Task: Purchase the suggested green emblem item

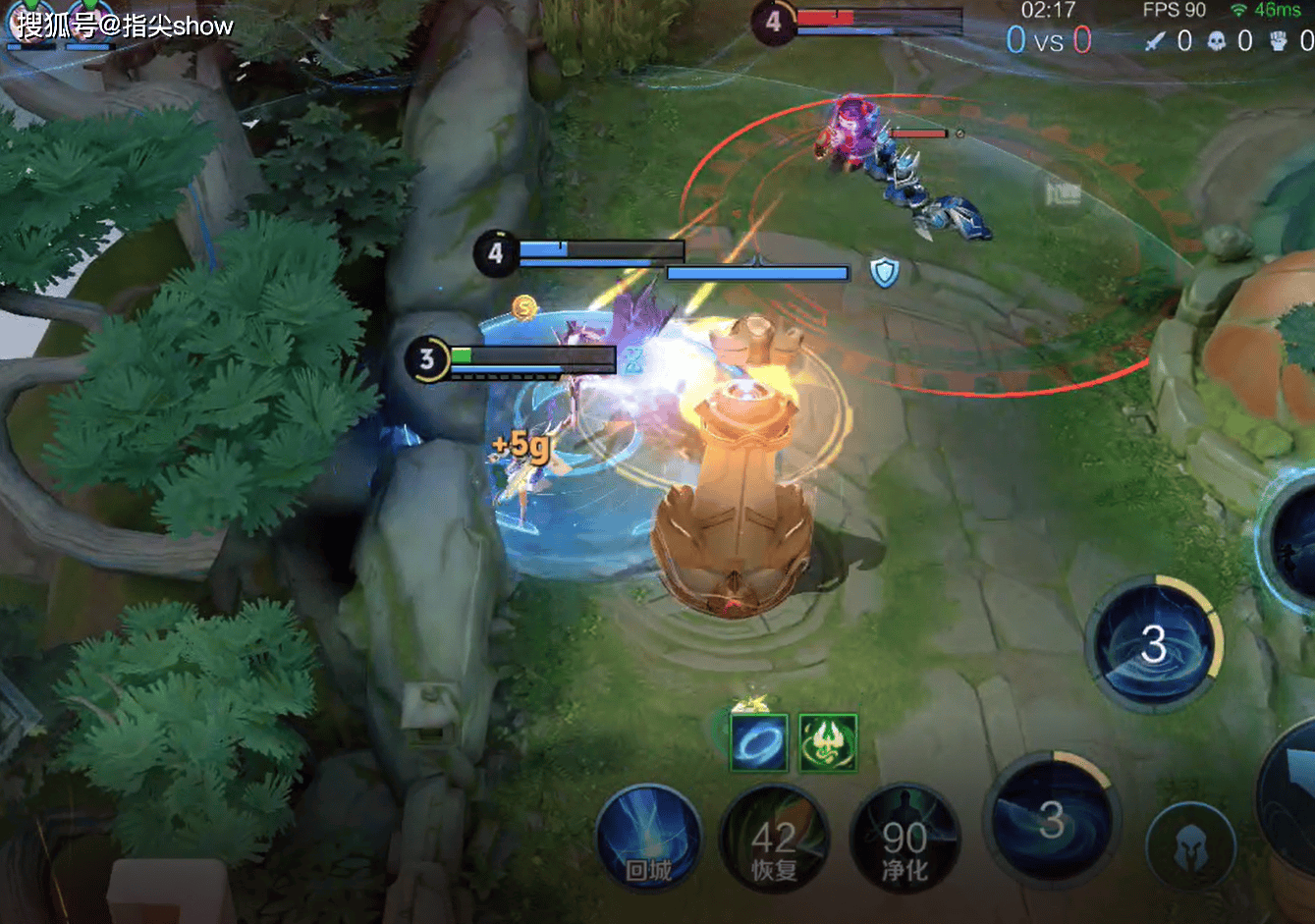Action: 828,743
